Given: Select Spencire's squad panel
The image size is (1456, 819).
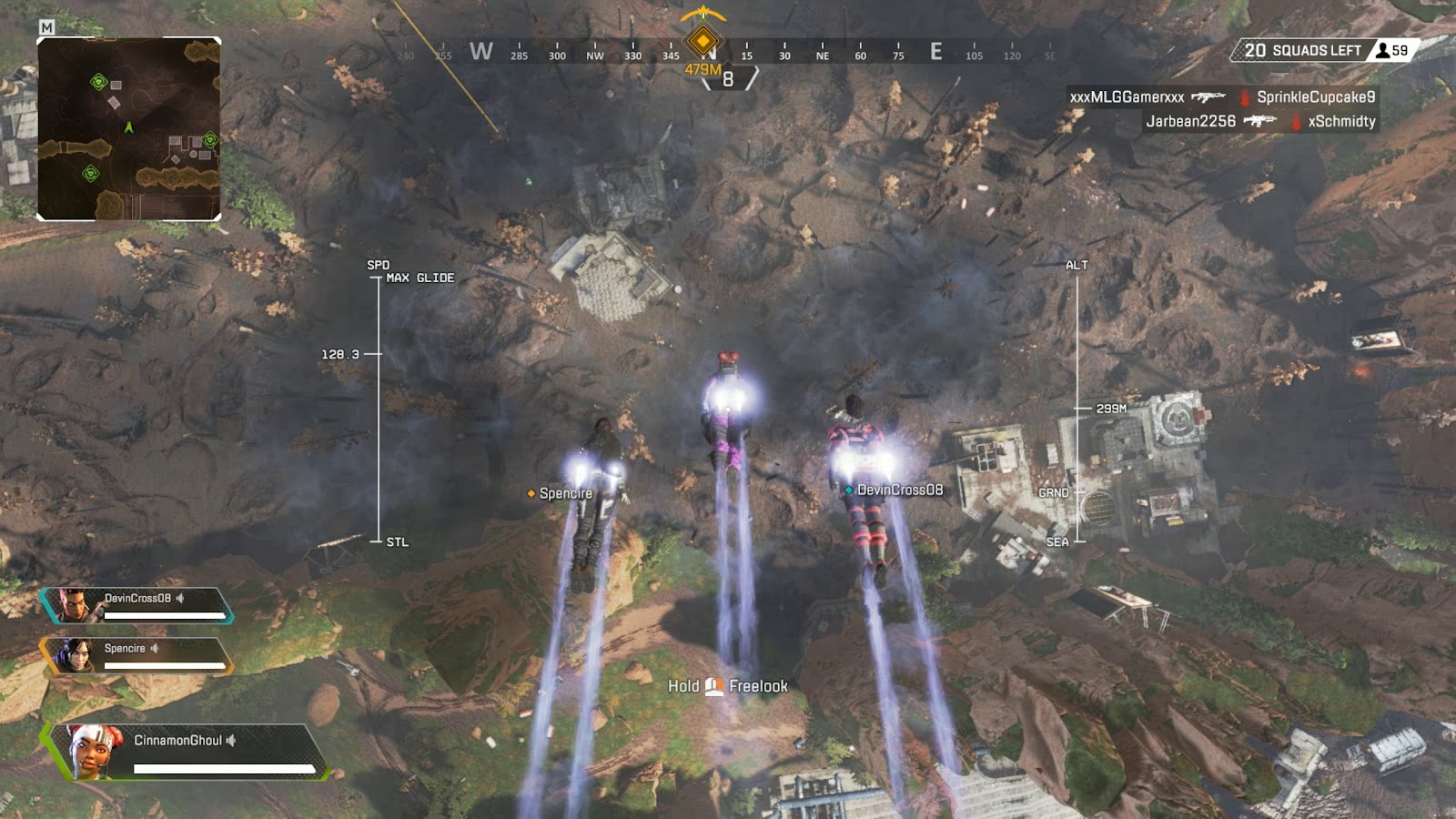Looking at the screenshot, I should 136,655.
